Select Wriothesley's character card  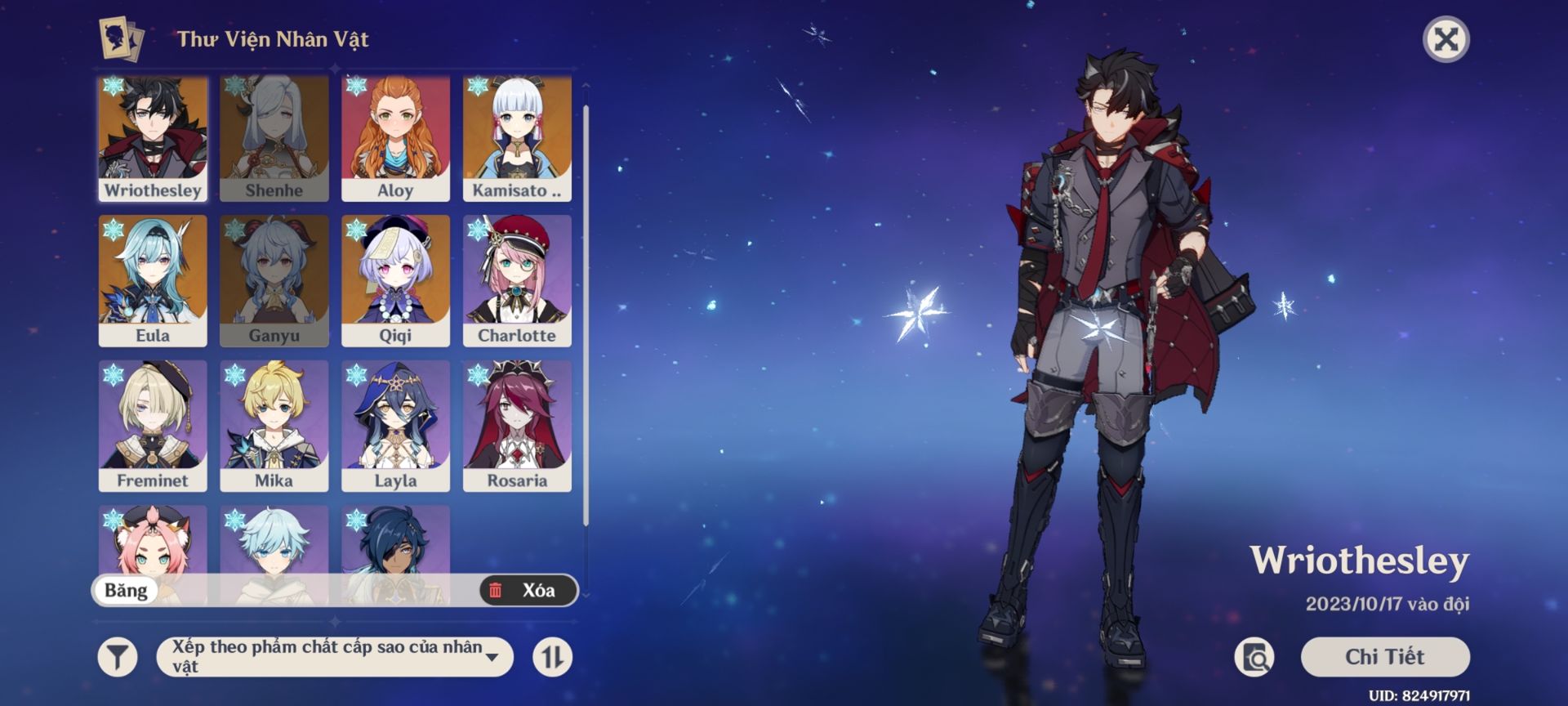click(153, 138)
